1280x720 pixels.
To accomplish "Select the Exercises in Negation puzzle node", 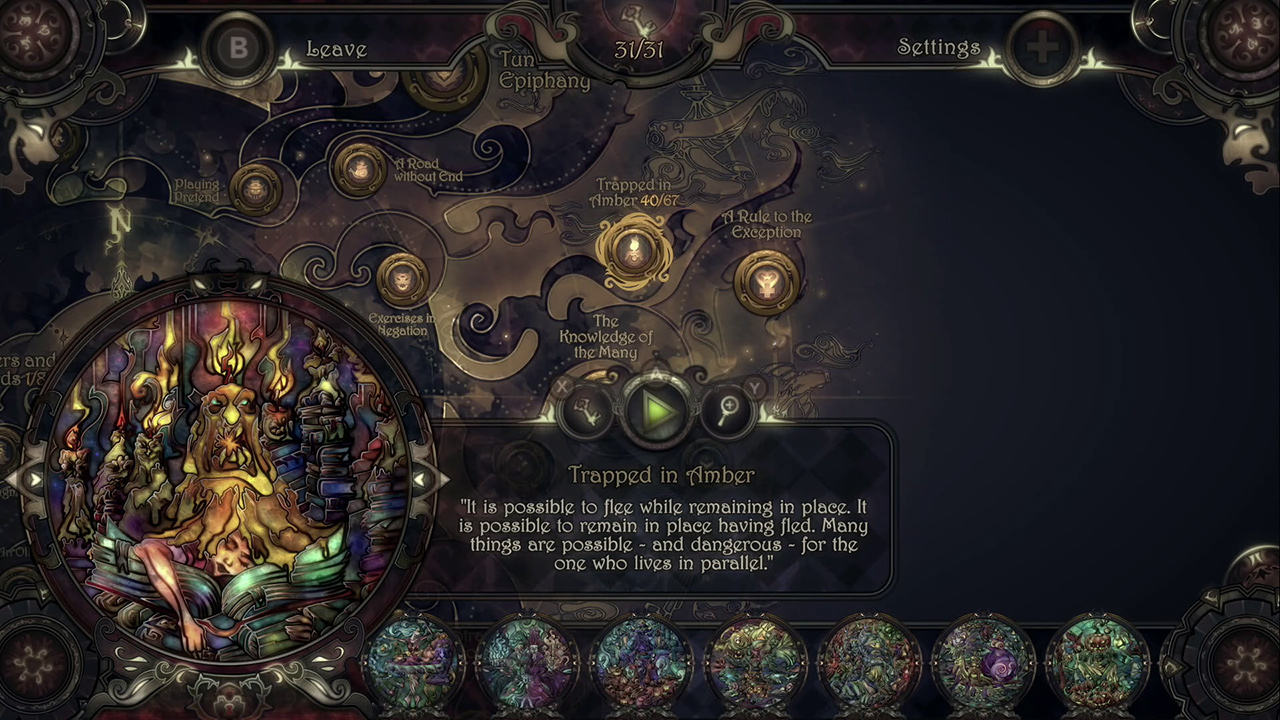I will click(400, 278).
